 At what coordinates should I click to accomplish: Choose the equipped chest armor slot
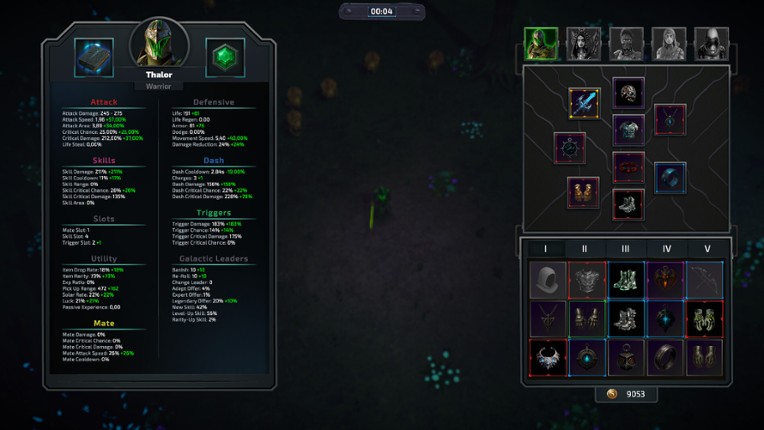(x=628, y=130)
